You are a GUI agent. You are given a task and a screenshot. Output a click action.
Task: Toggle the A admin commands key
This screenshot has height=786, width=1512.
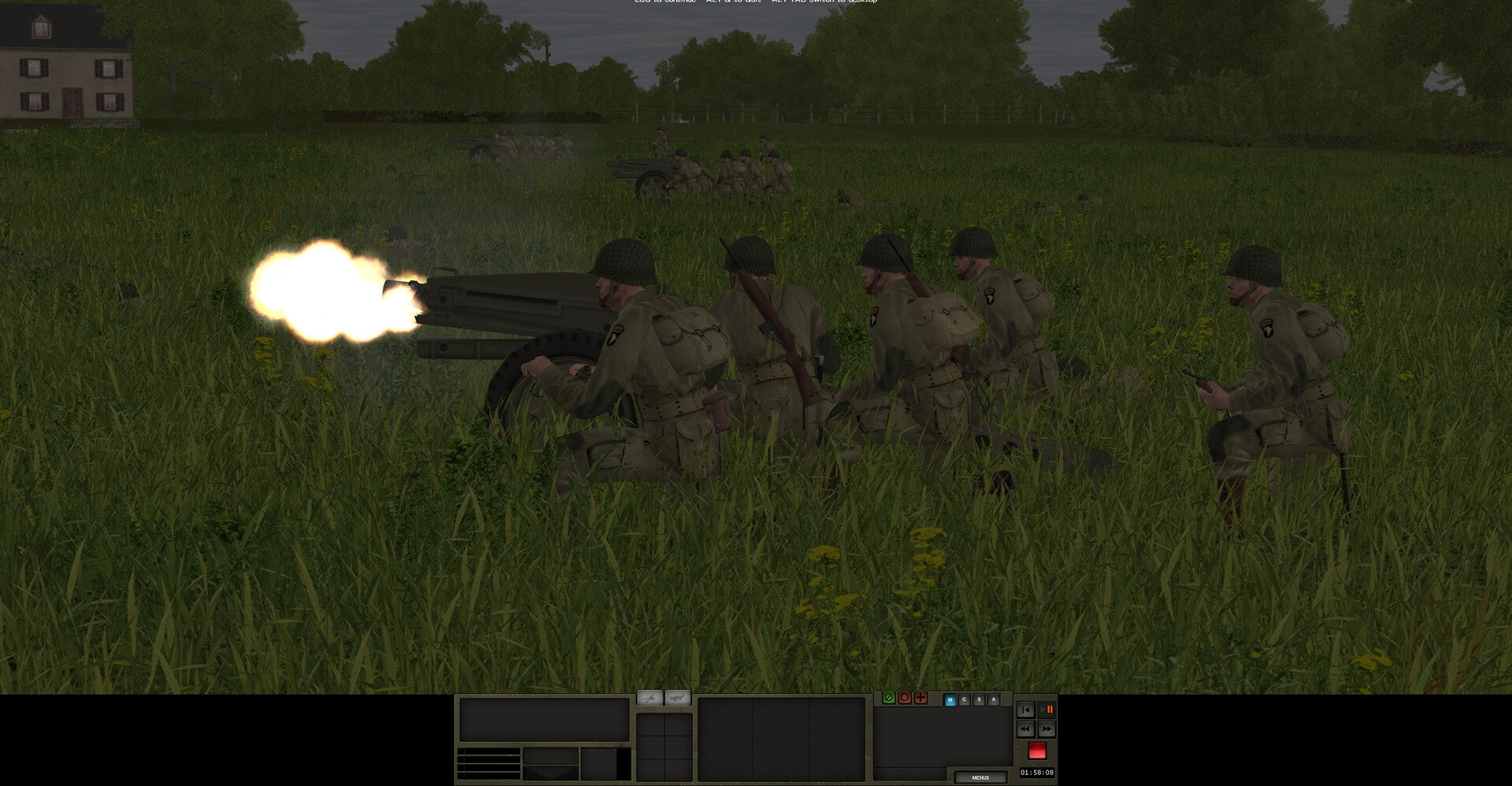(x=994, y=699)
